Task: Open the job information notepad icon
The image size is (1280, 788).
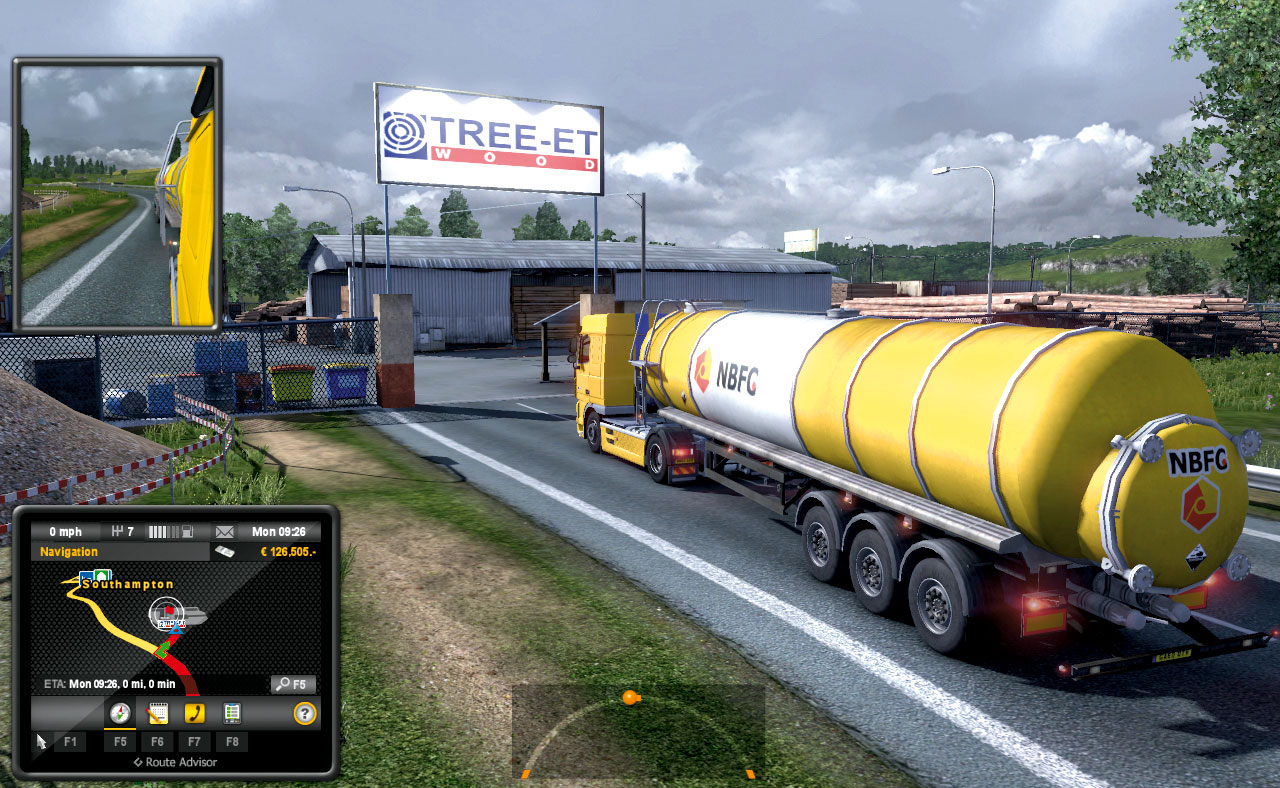Action: 158,712
